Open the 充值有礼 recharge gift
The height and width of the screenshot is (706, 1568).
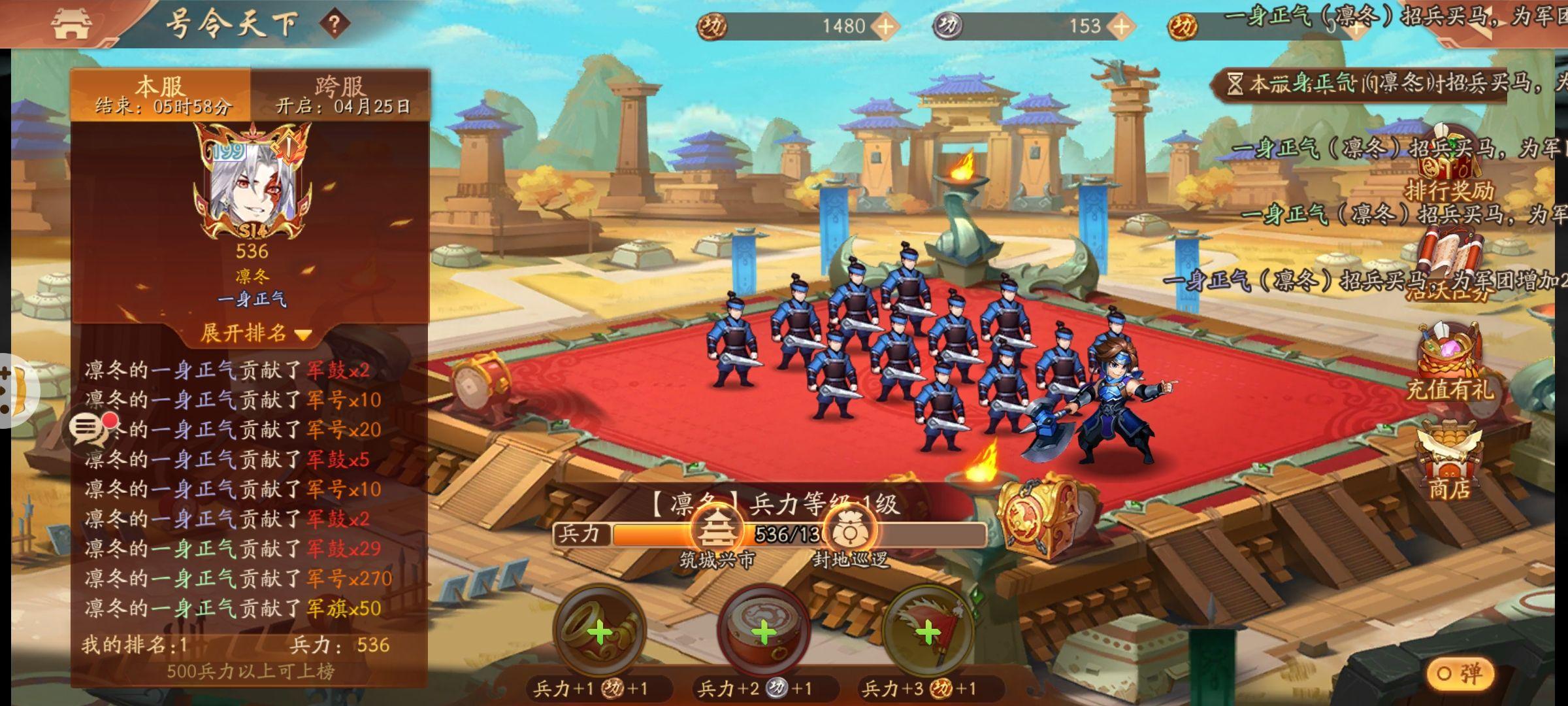pos(1449,363)
